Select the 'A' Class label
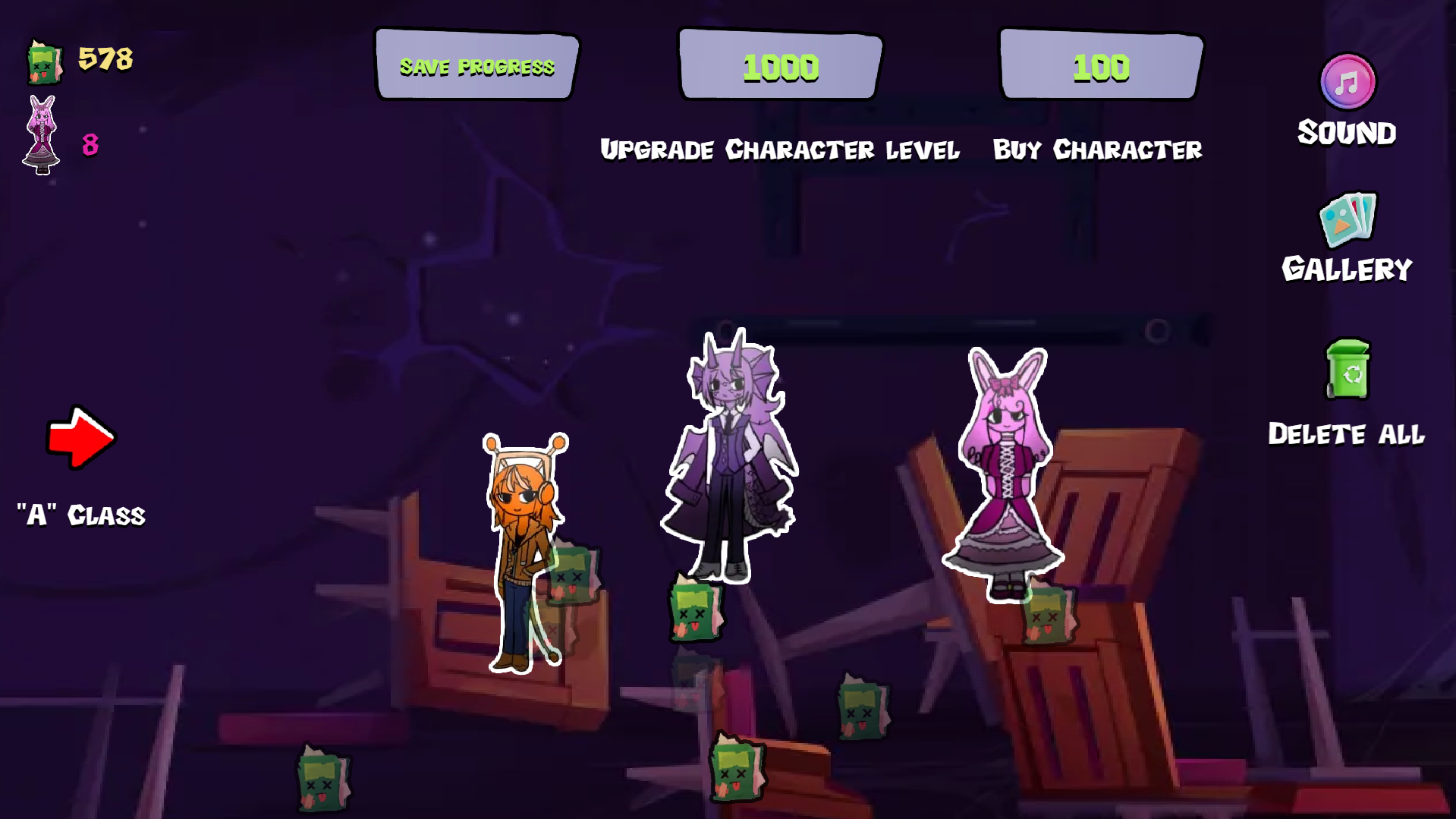 (80, 515)
